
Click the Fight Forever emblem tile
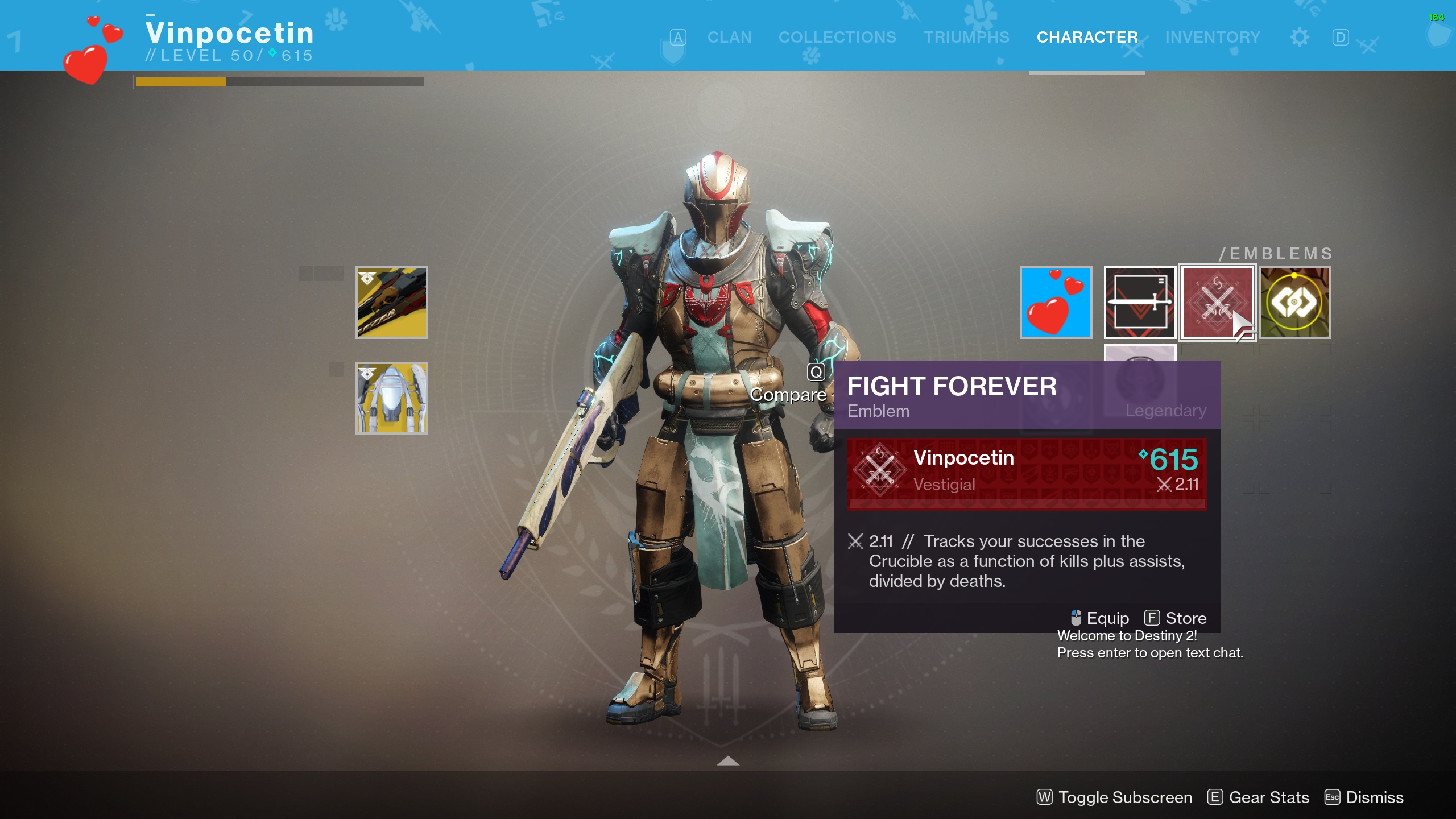(1218, 303)
